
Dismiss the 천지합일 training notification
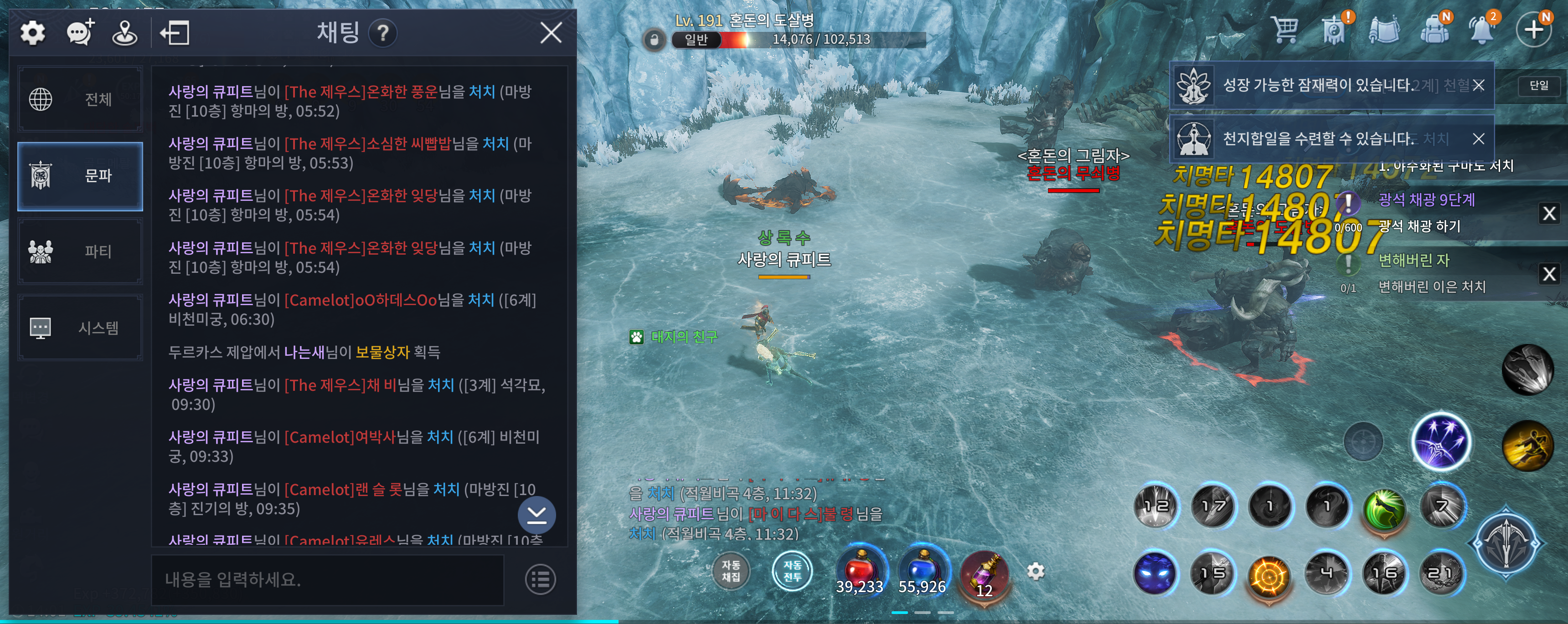(x=1479, y=139)
